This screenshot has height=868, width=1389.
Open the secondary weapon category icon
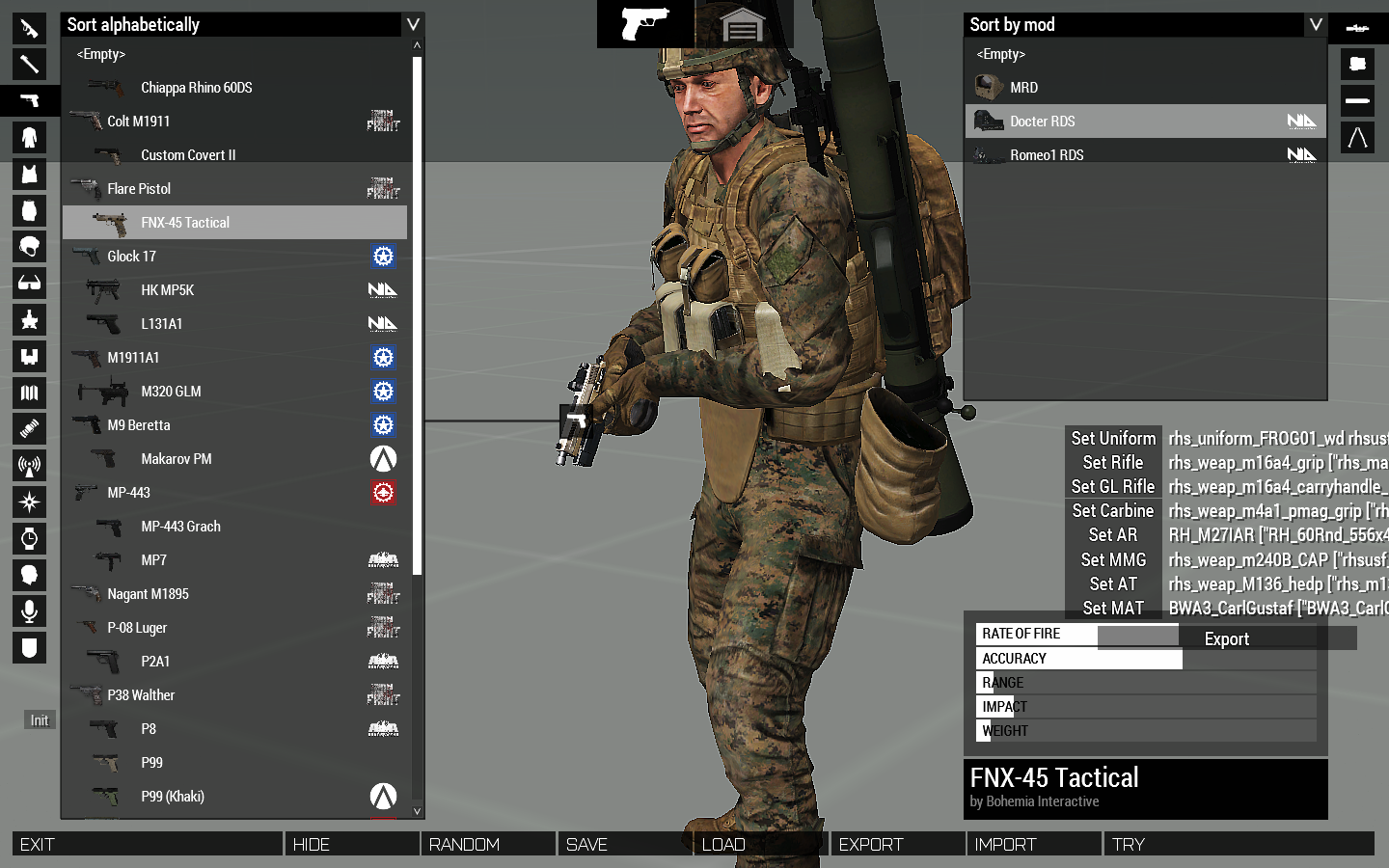pos(29,65)
